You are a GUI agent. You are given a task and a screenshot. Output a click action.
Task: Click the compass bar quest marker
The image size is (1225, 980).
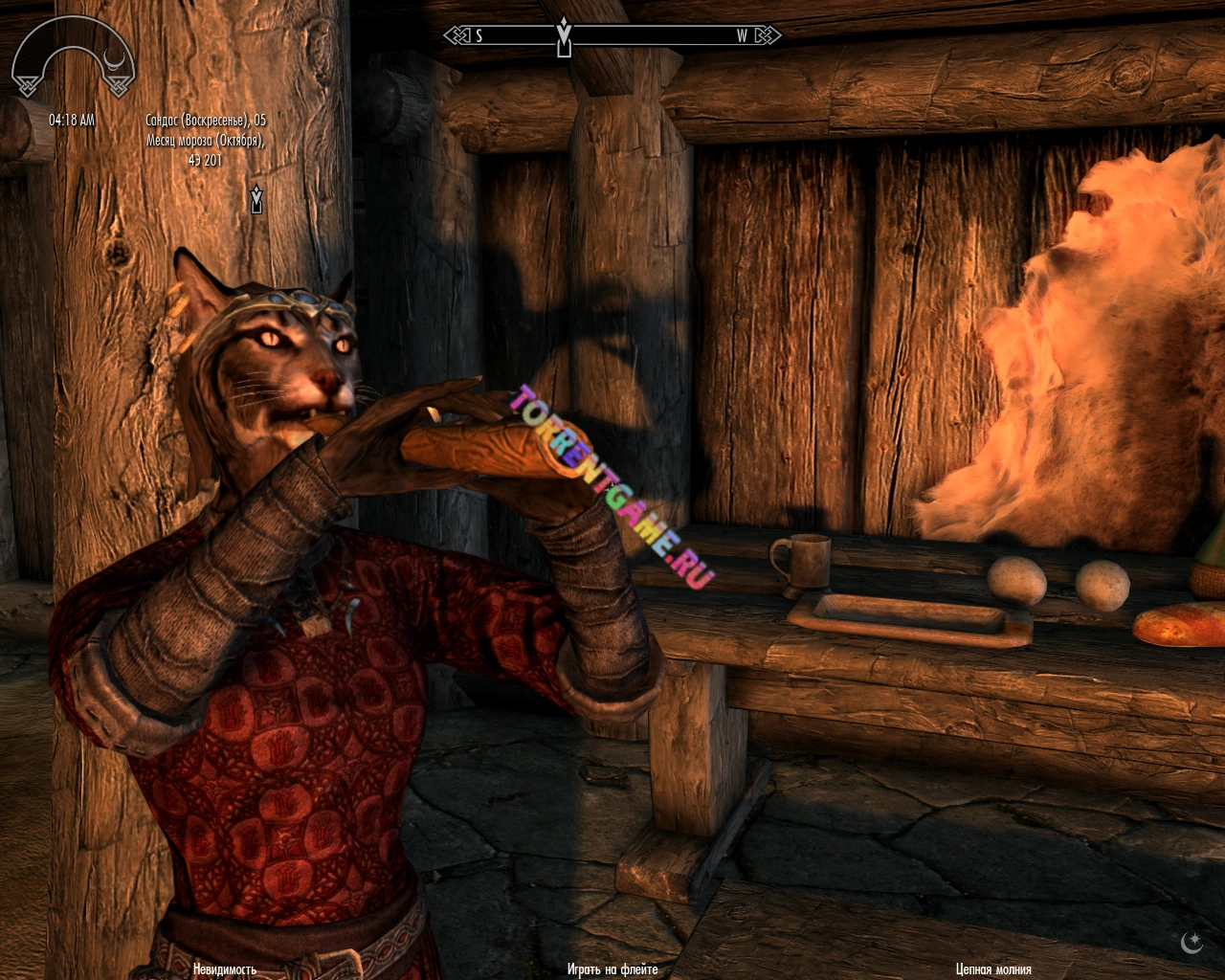(564, 38)
